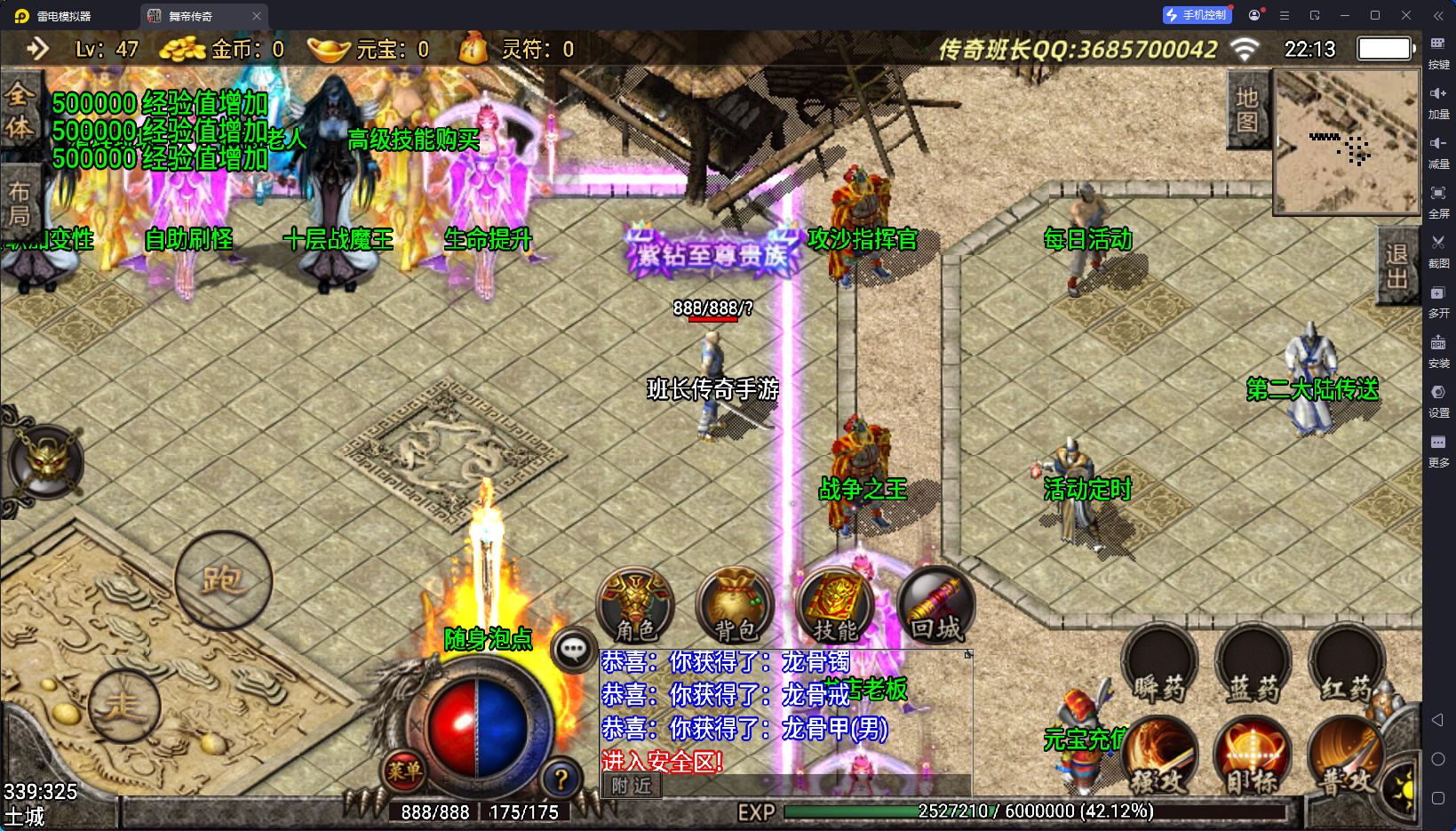
Task: Click the question mark help button
Action: click(x=561, y=779)
